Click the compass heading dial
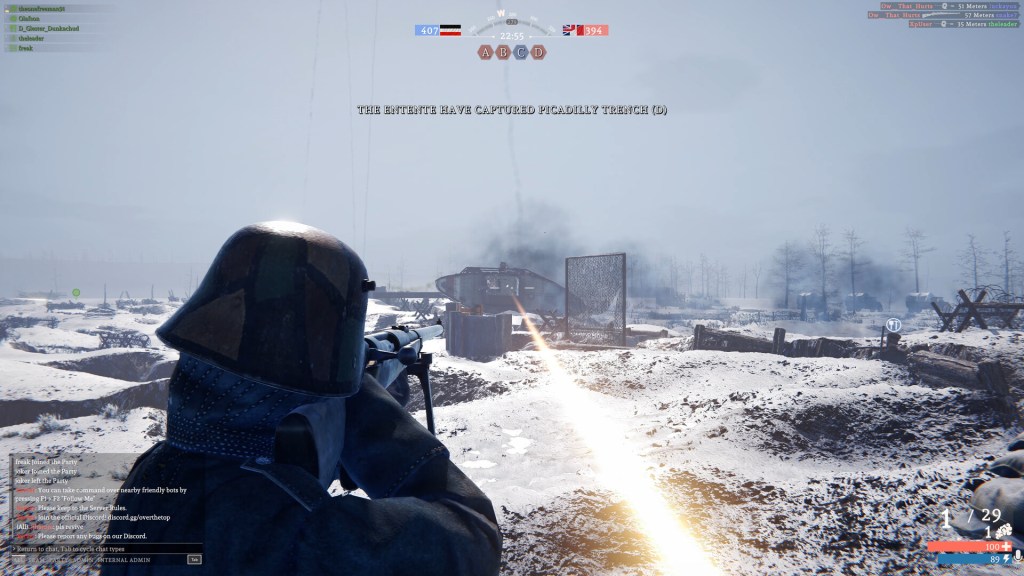 click(511, 18)
